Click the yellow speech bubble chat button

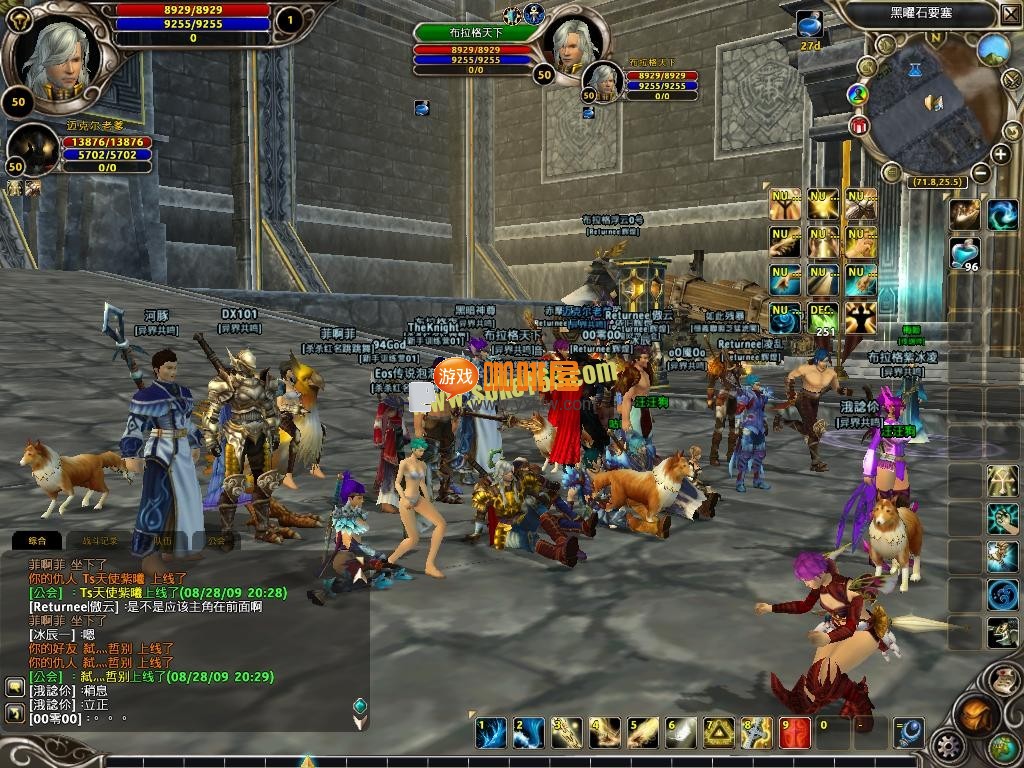[15, 687]
